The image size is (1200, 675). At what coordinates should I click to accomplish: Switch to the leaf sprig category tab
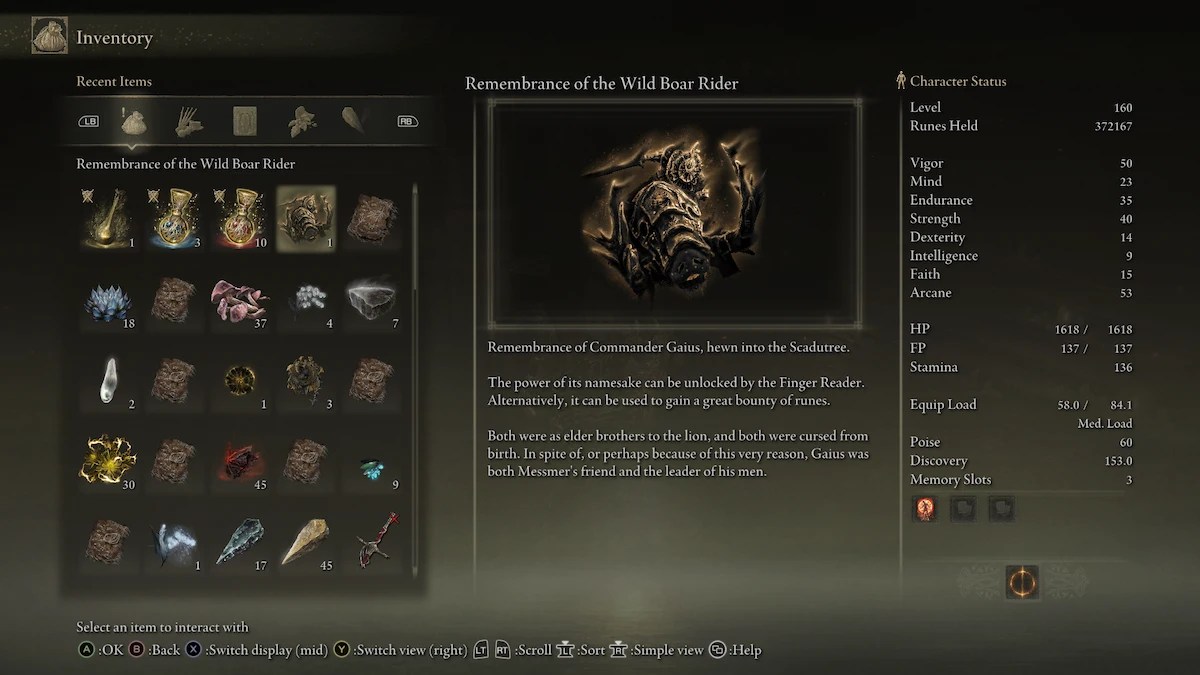tap(301, 122)
